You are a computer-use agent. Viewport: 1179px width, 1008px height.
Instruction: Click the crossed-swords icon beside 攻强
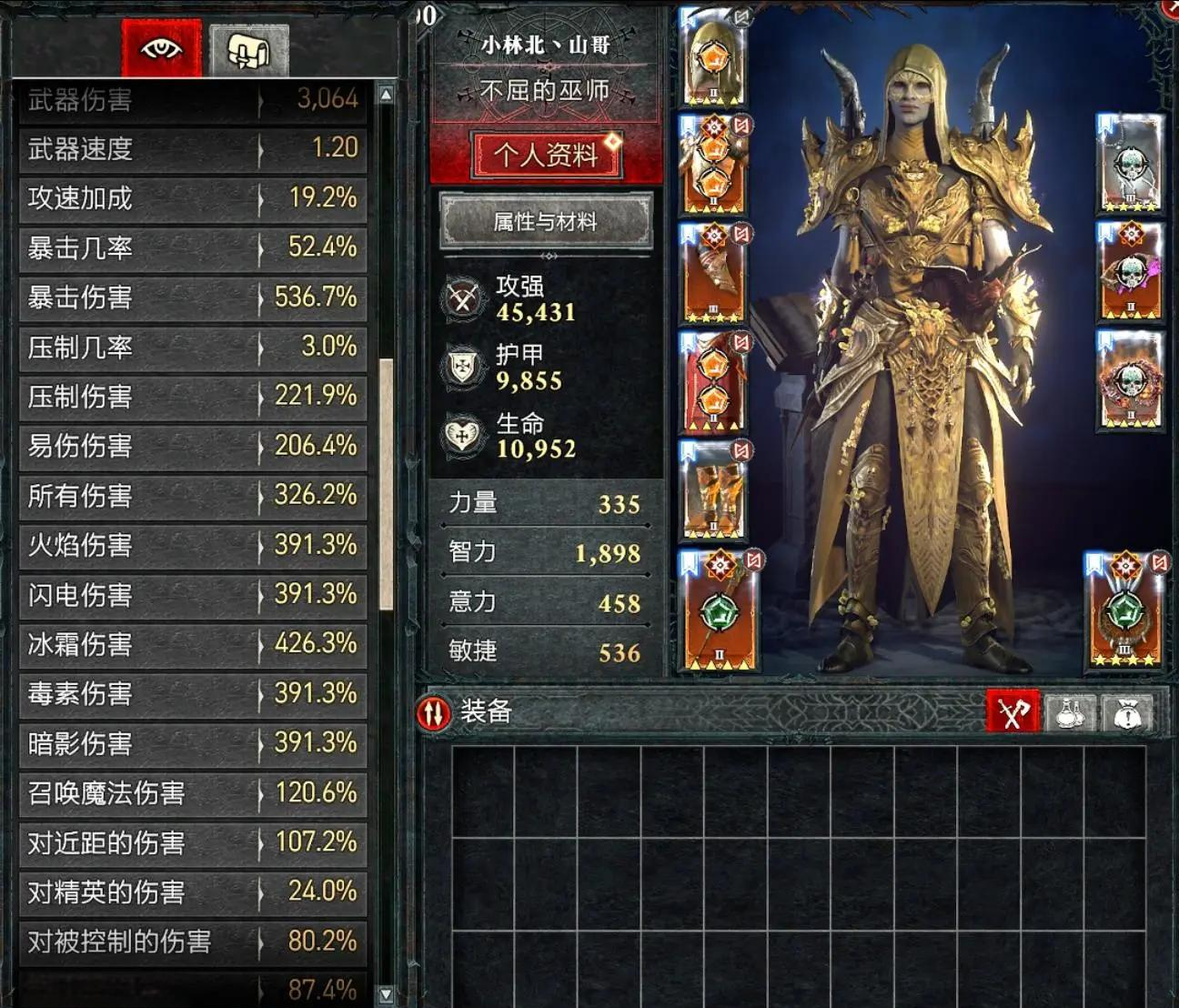[461, 298]
